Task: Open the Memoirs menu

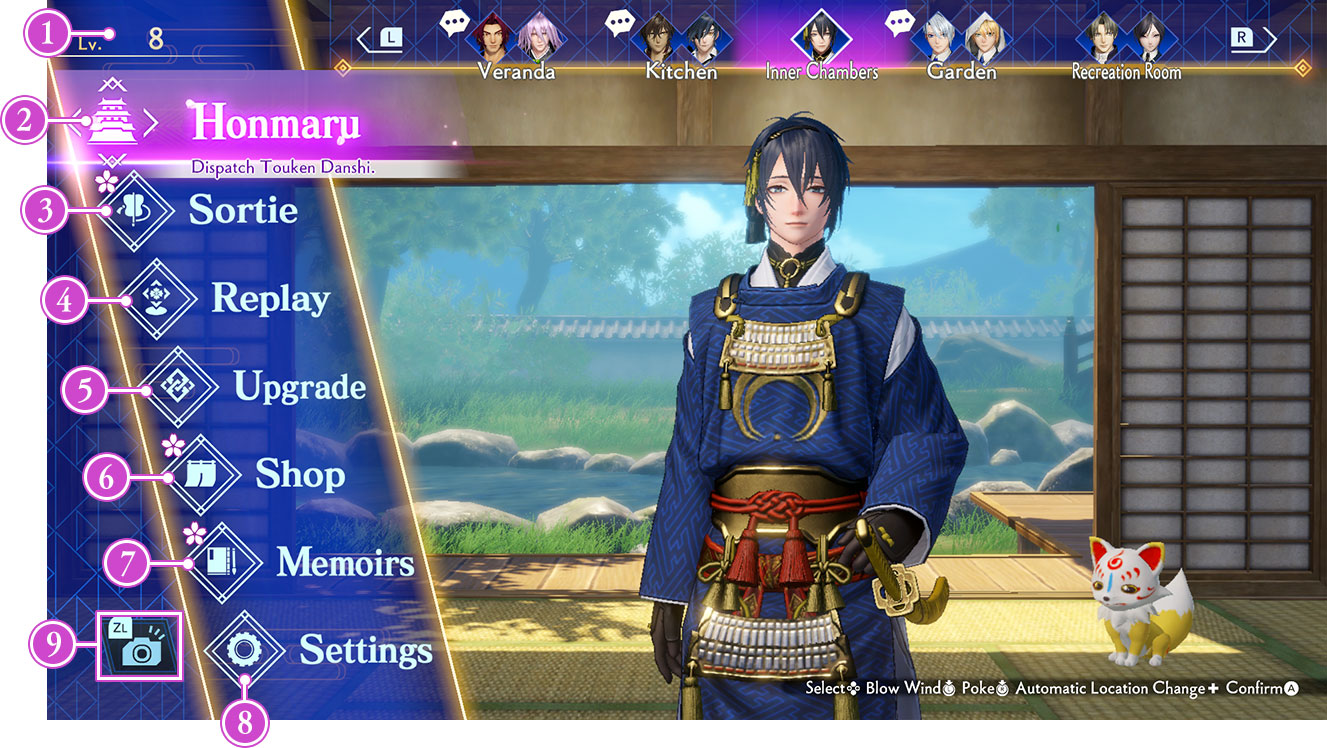Action: 345,563
